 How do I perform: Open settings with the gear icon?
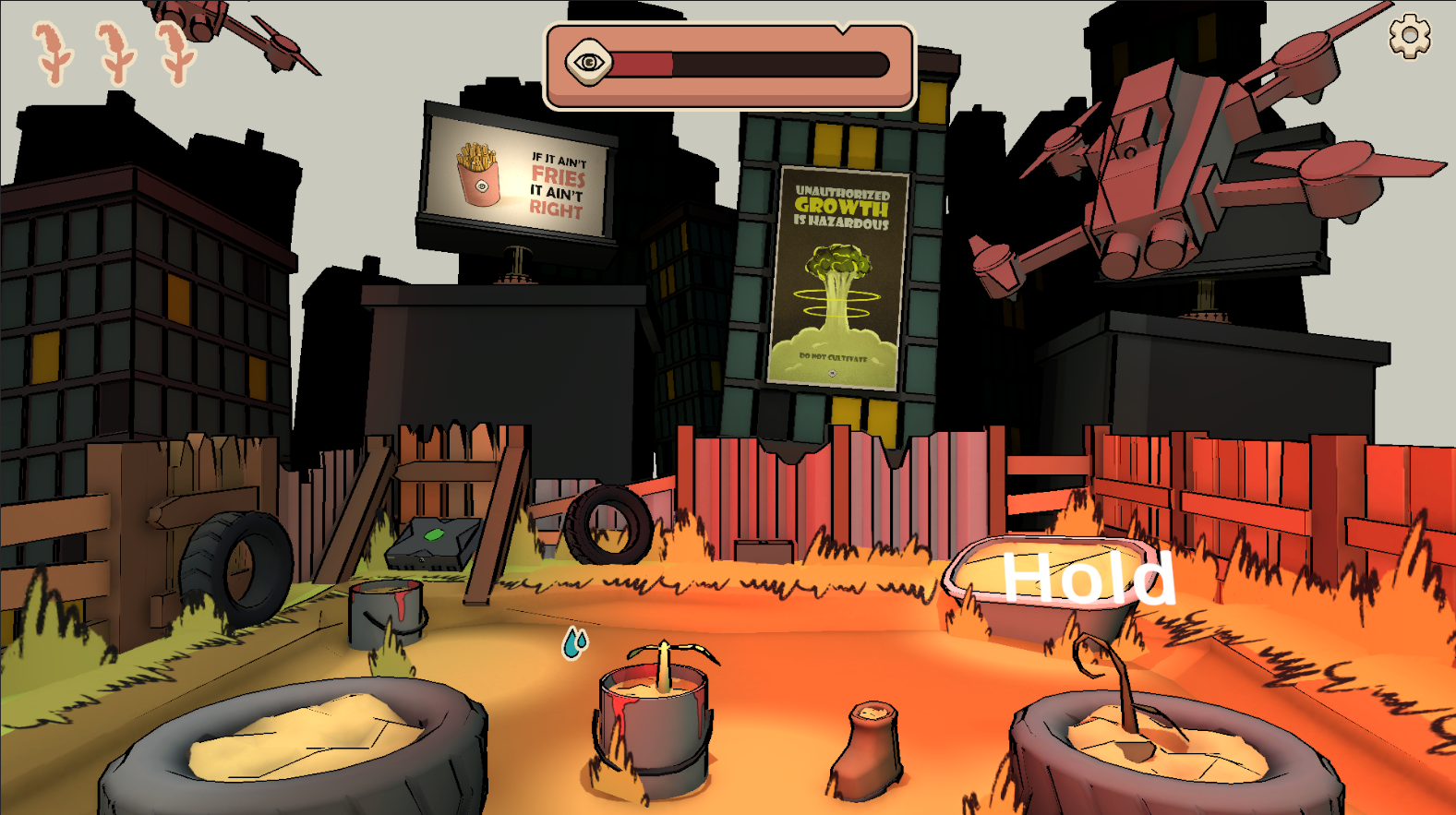(1409, 37)
